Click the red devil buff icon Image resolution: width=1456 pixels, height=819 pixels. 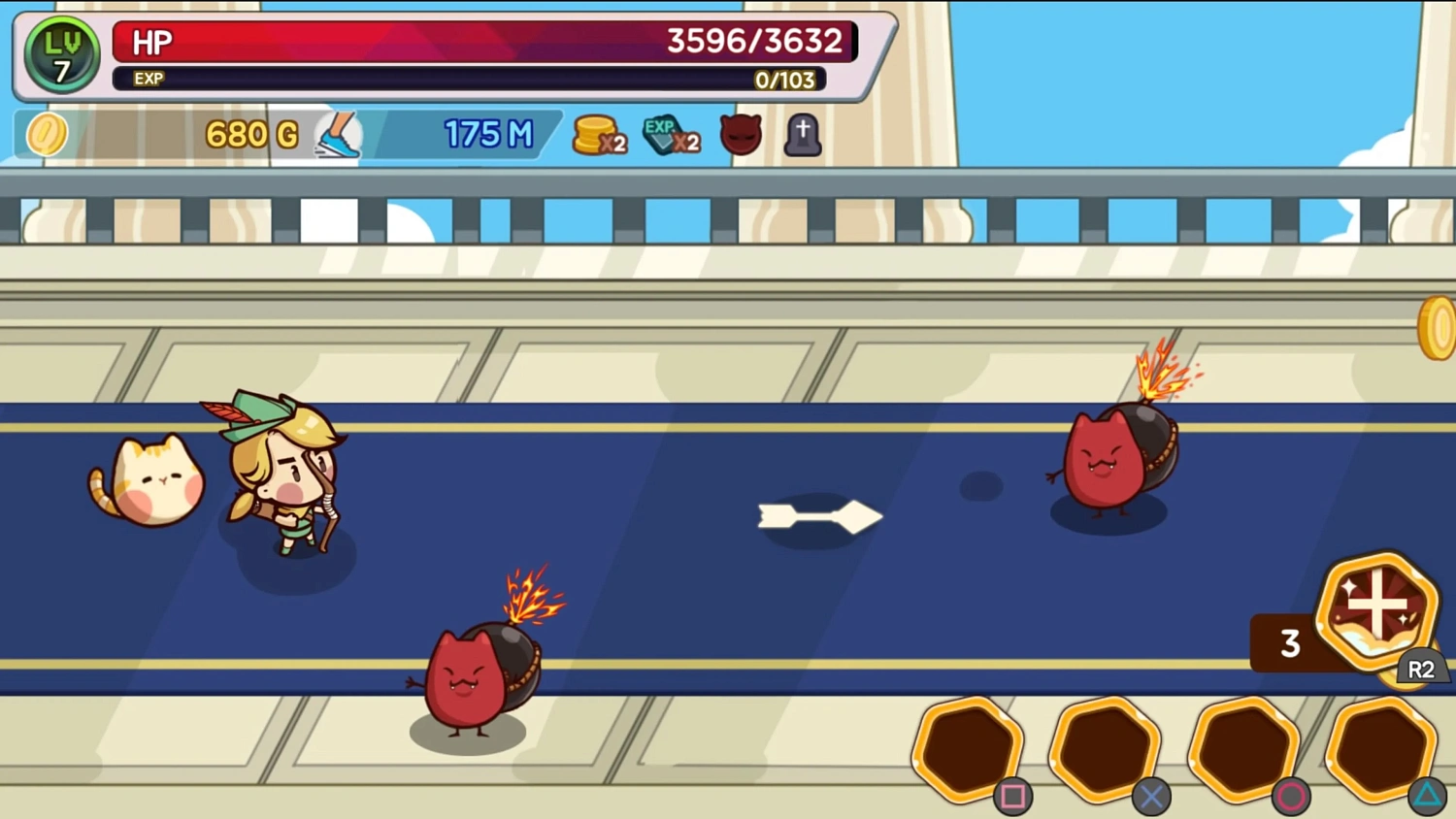[x=741, y=134]
